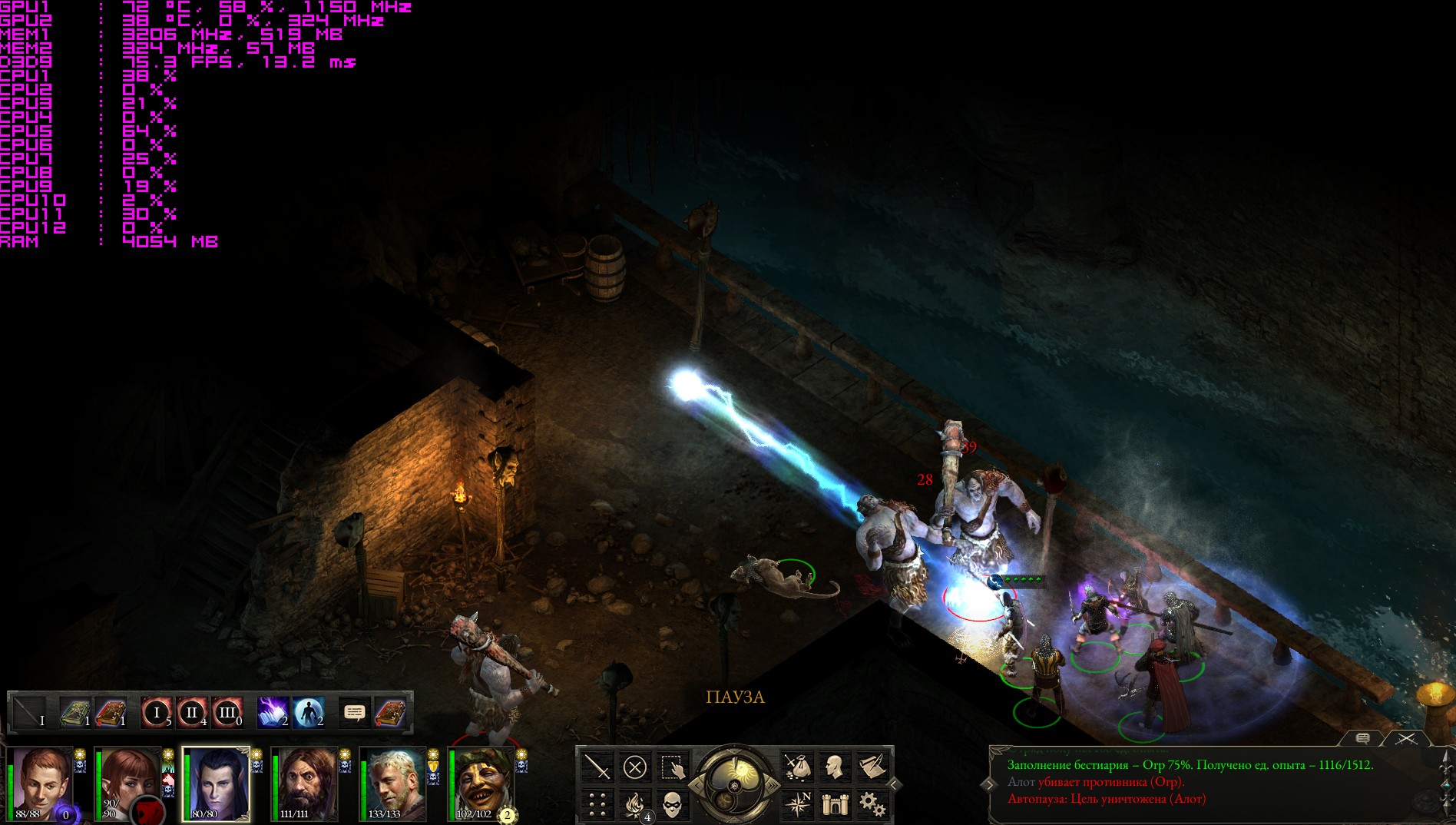Choose the blond bearded fighter portrait
This screenshot has width=1456, height=825.
tap(393, 784)
